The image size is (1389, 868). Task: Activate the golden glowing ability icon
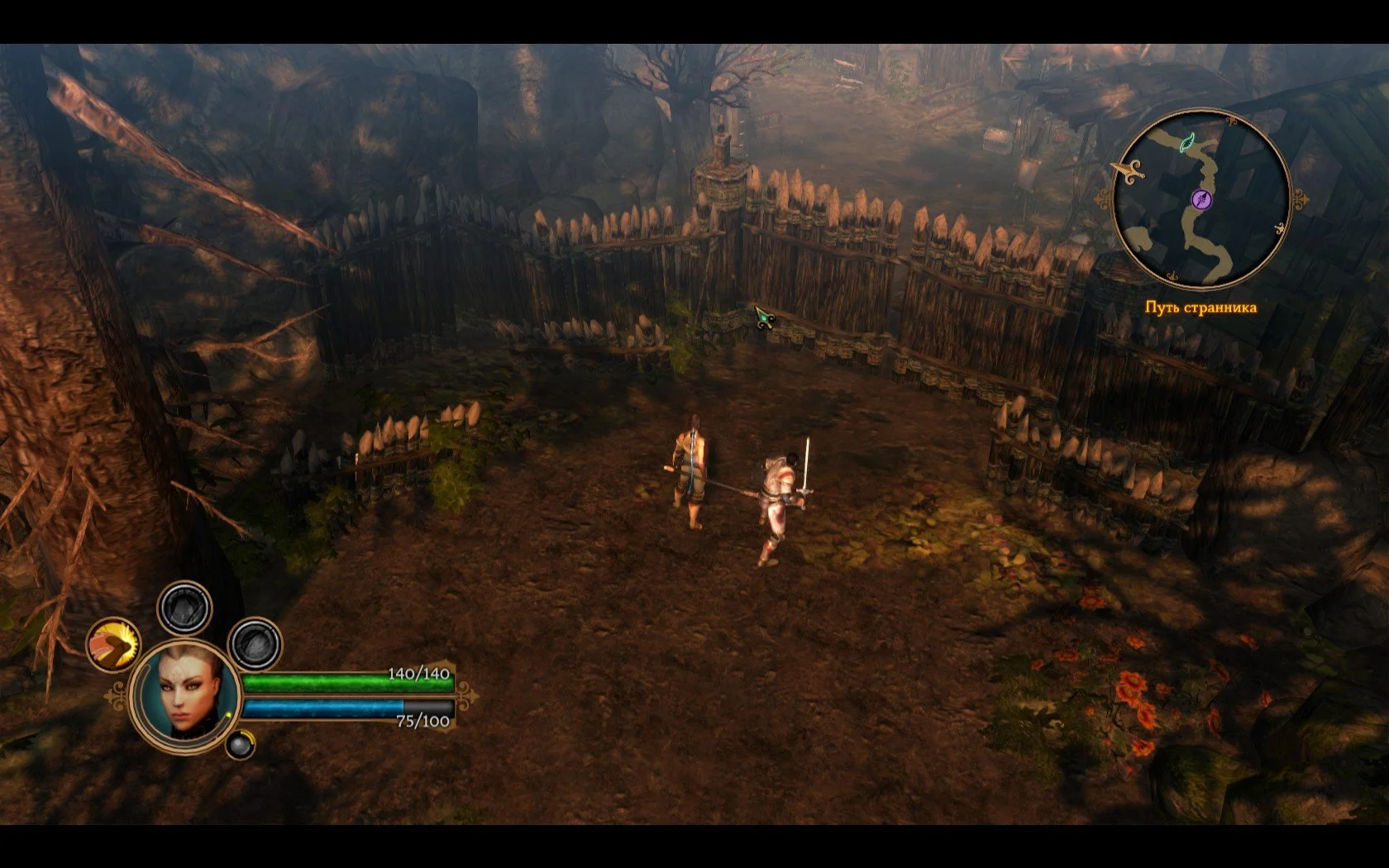point(114,644)
